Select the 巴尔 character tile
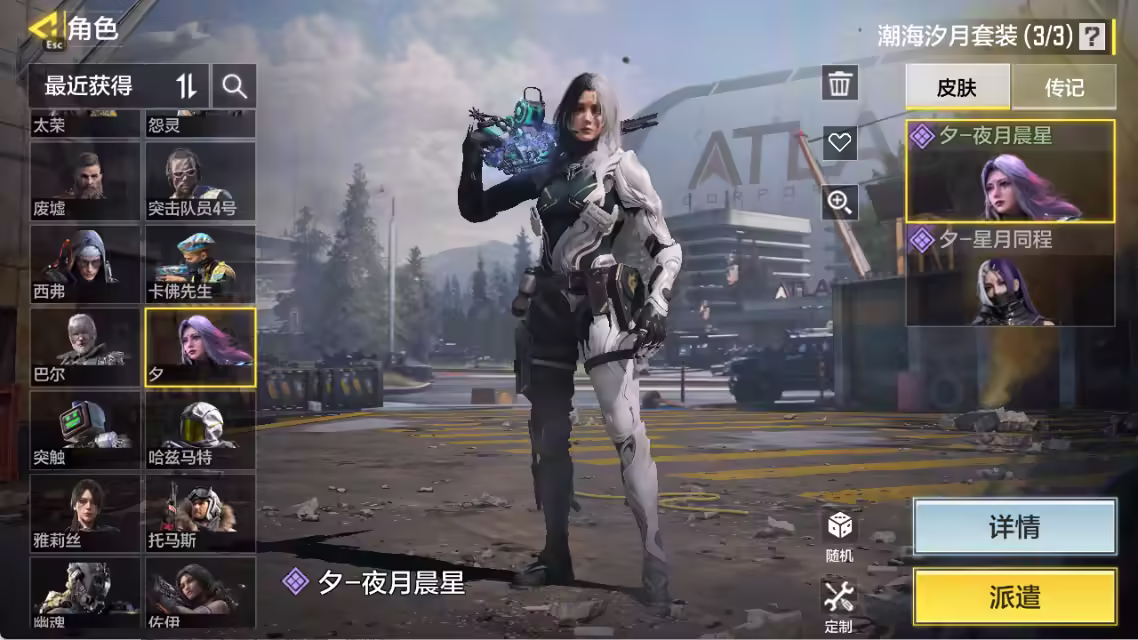This screenshot has height=640, width=1138. (x=85, y=347)
